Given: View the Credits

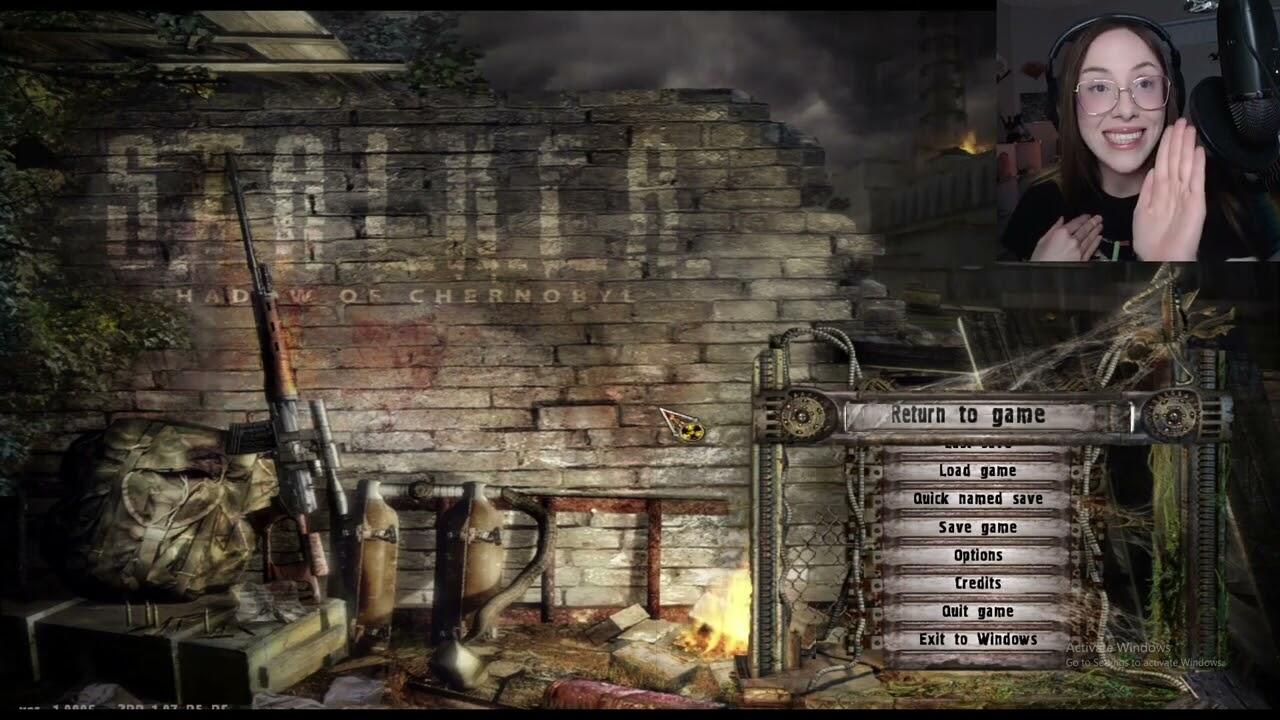Looking at the screenshot, I should pos(977,583).
